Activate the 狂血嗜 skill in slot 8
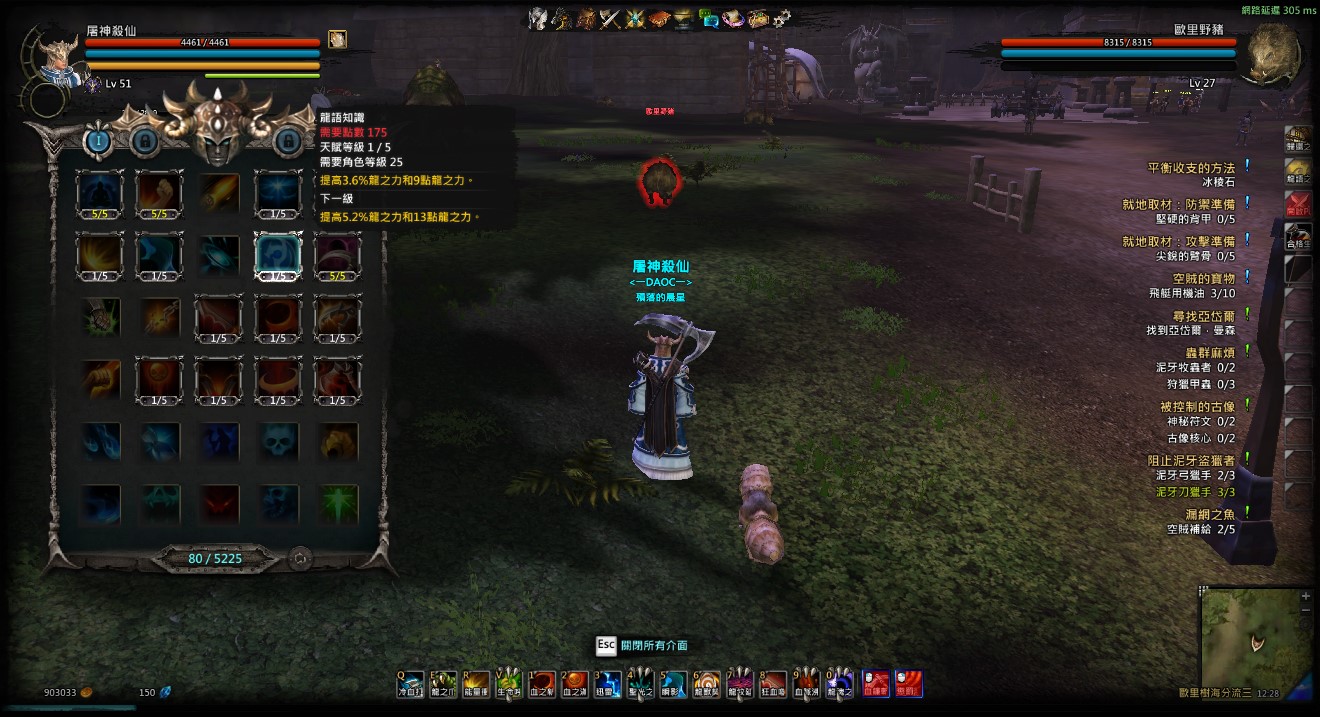Screen dimensions: 1320x717 tap(773, 684)
